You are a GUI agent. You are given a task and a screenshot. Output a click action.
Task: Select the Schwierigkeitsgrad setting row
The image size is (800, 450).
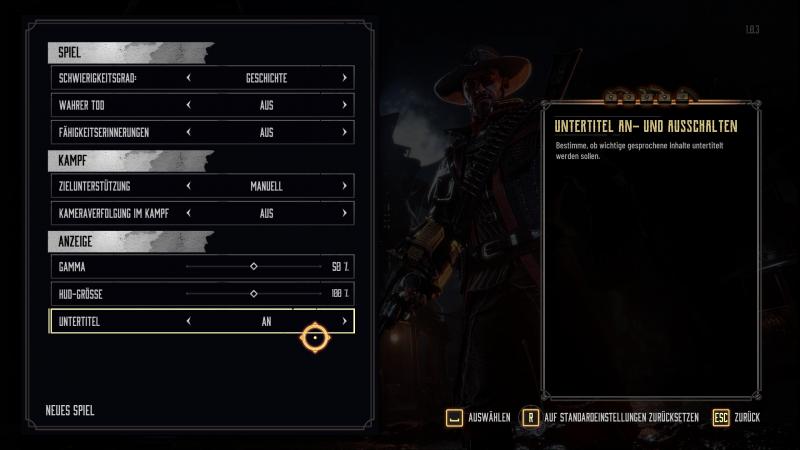pos(108,77)
